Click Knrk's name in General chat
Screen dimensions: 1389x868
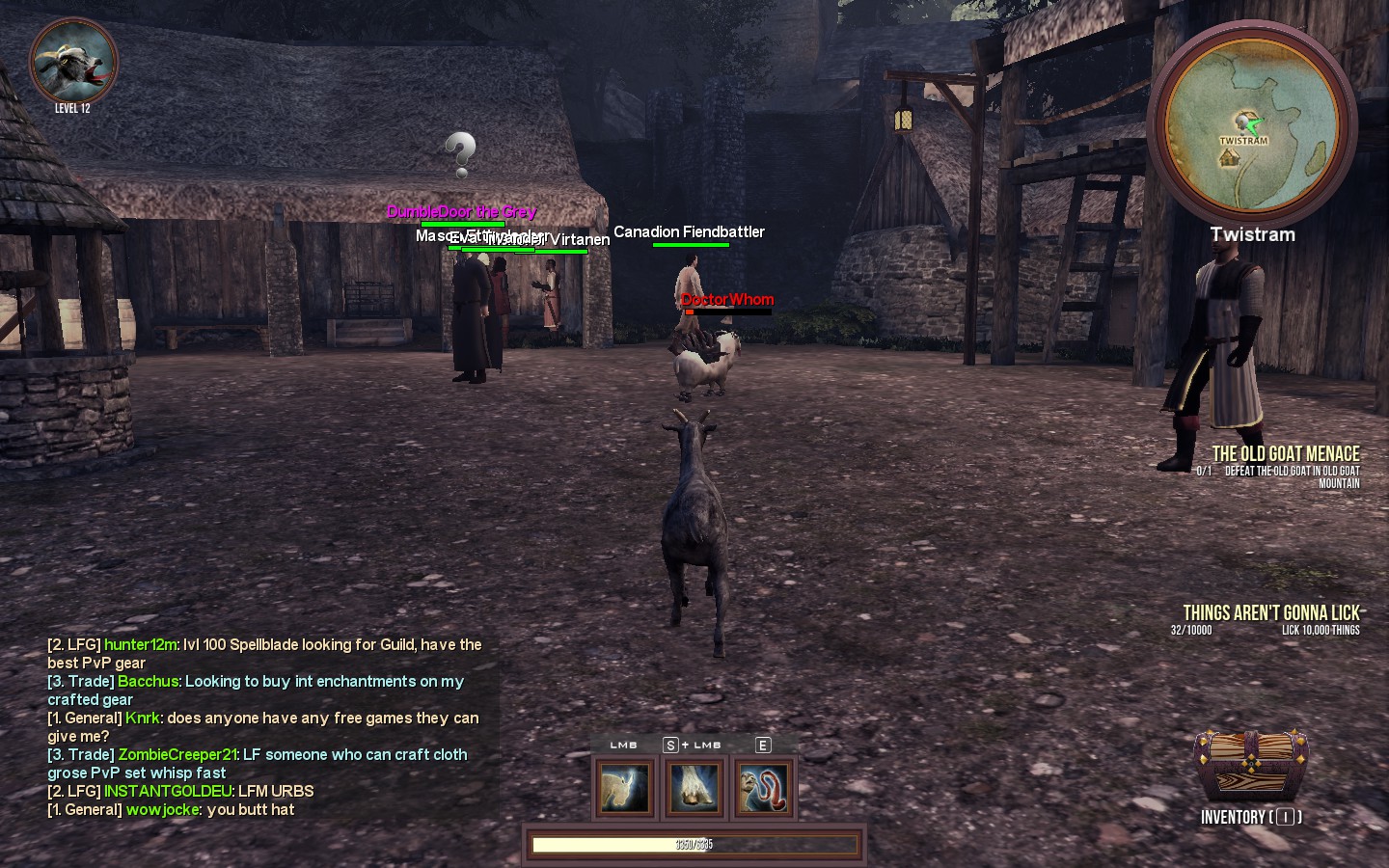(143, 718)
